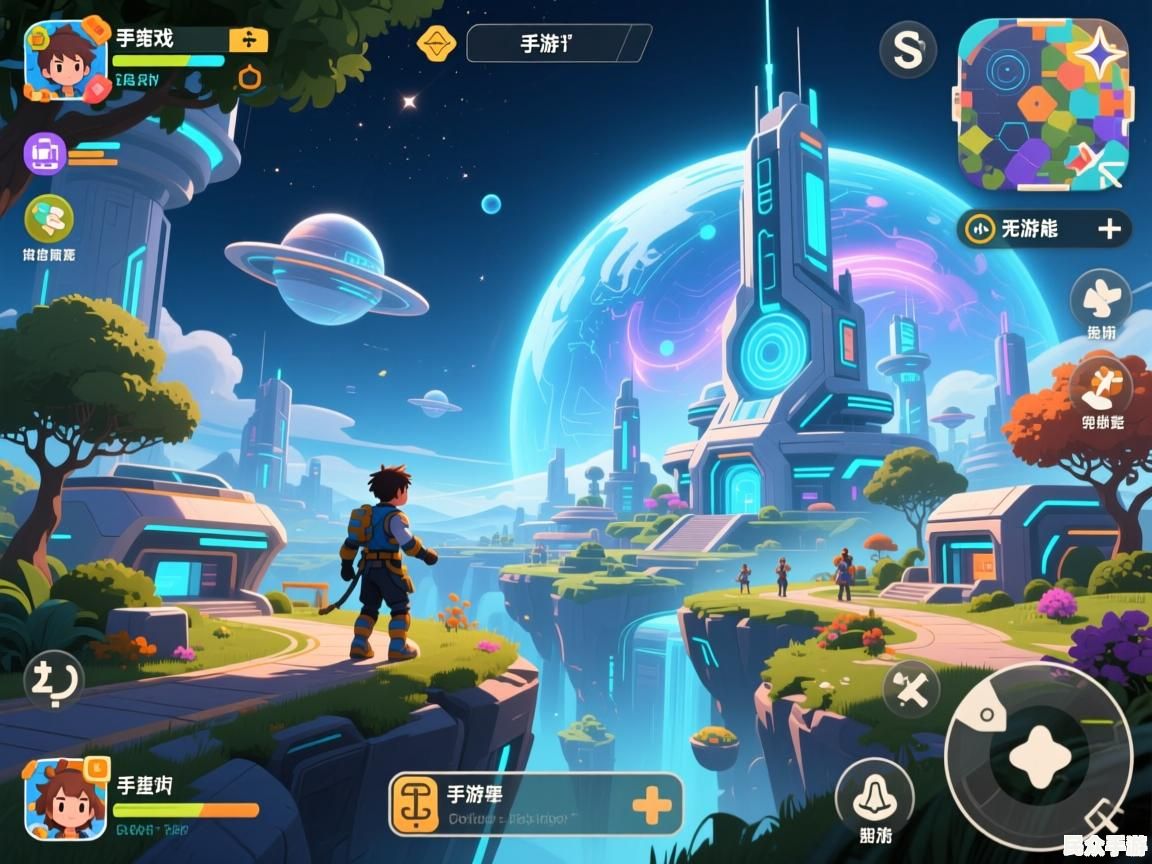Image resolution: width=1152 pixels, height=864 pixels.
Task: Open the brown-haired boy player portrait
Action: [x=66, y=60]
